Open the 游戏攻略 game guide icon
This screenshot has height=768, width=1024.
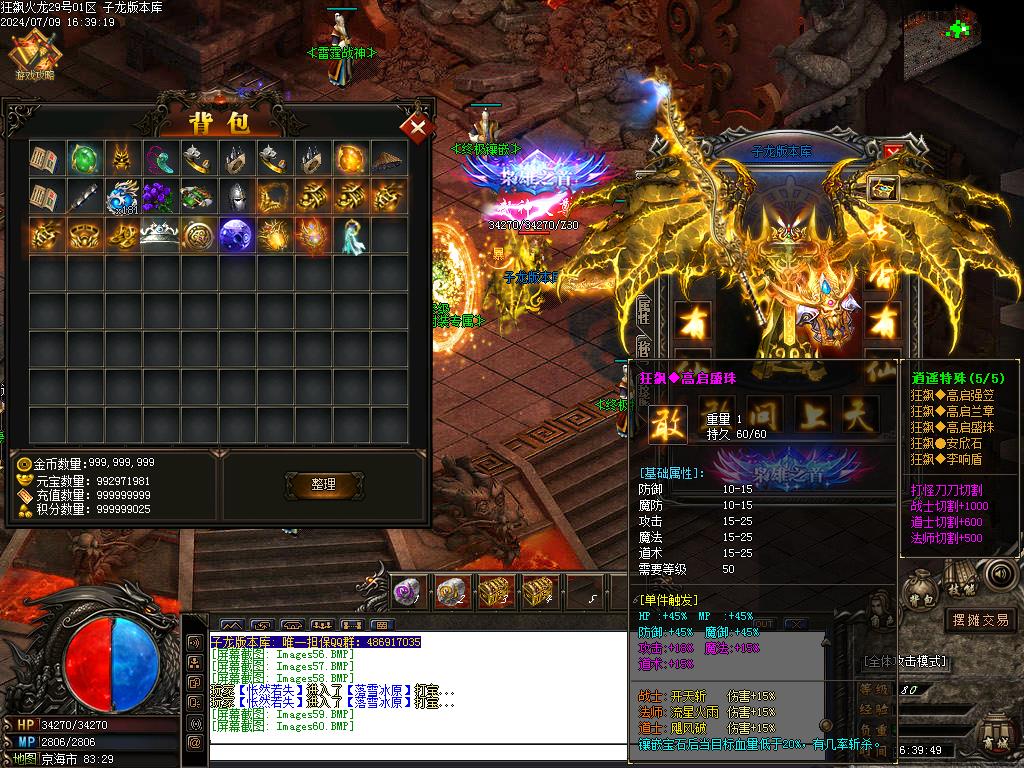click(x=35, y=56)
